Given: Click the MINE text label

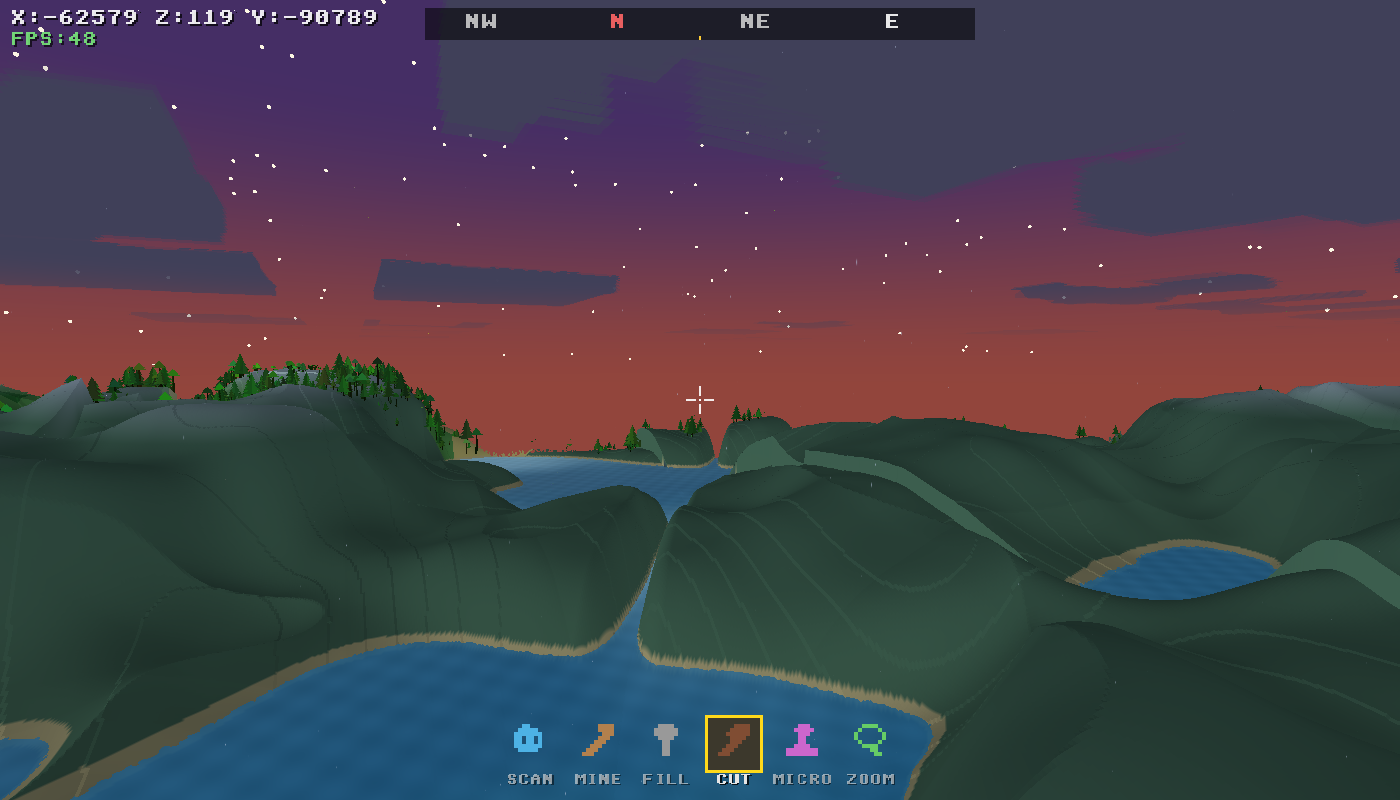Looking at the screenshot, I should click(x=597, y=779).
